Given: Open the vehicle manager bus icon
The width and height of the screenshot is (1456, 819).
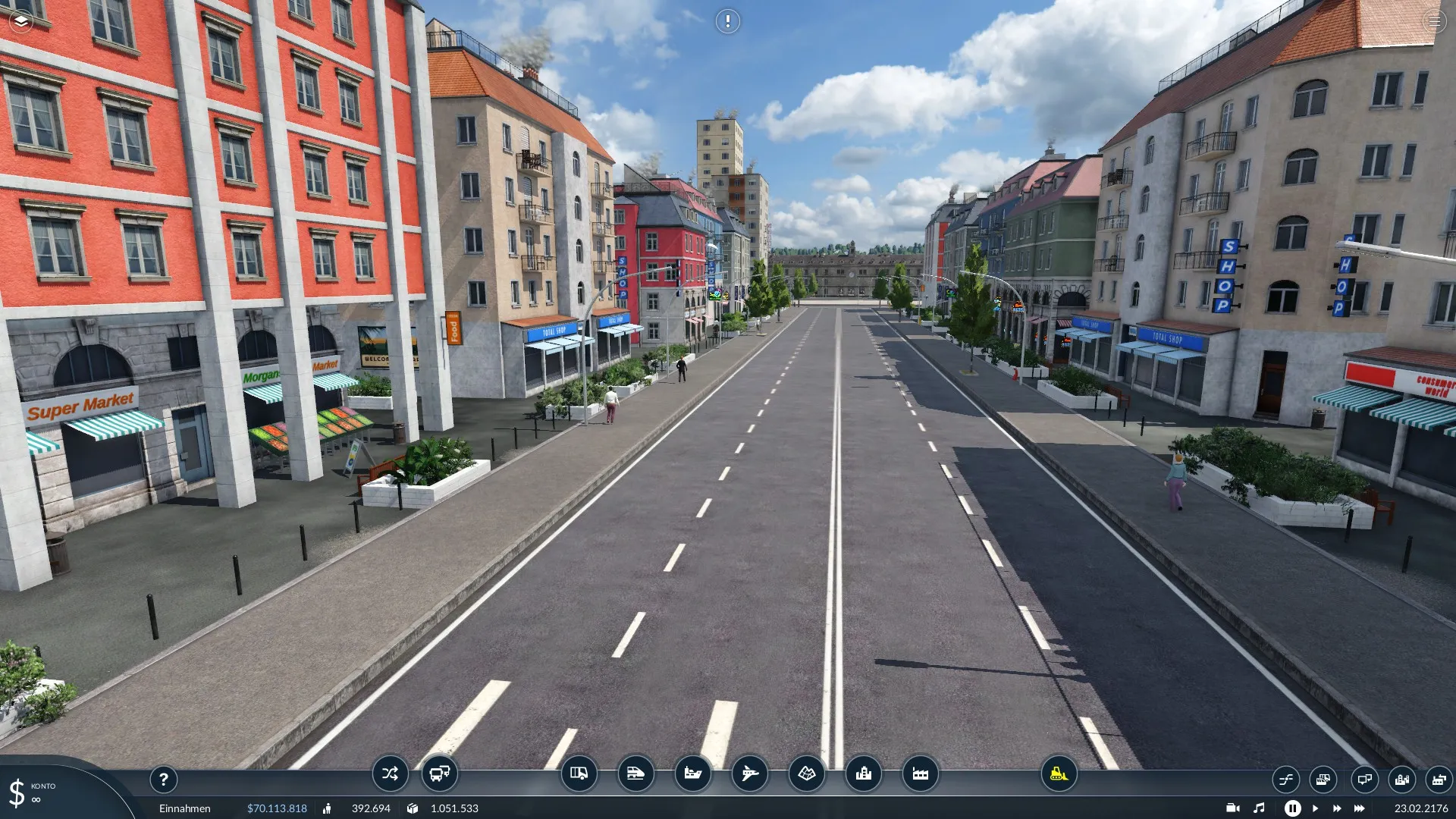Looking at the screenshot, I should coord(440,773).
